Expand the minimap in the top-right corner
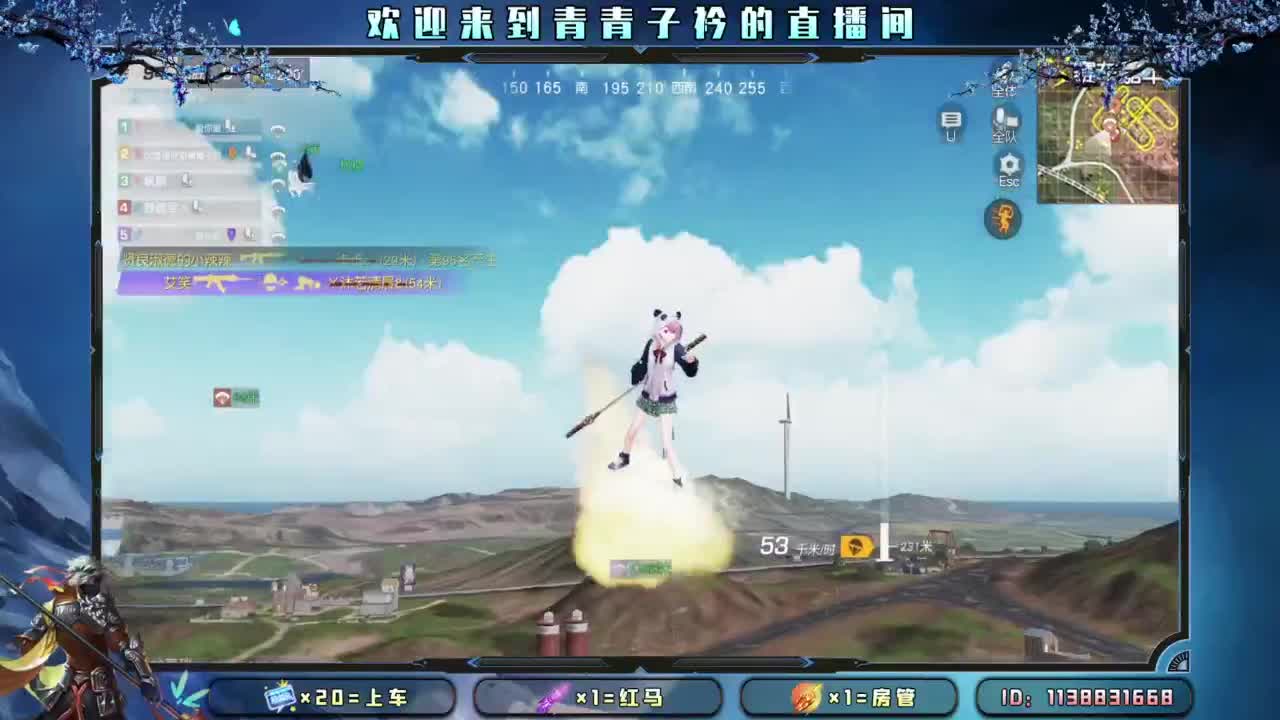 [x=1110, y=145]
